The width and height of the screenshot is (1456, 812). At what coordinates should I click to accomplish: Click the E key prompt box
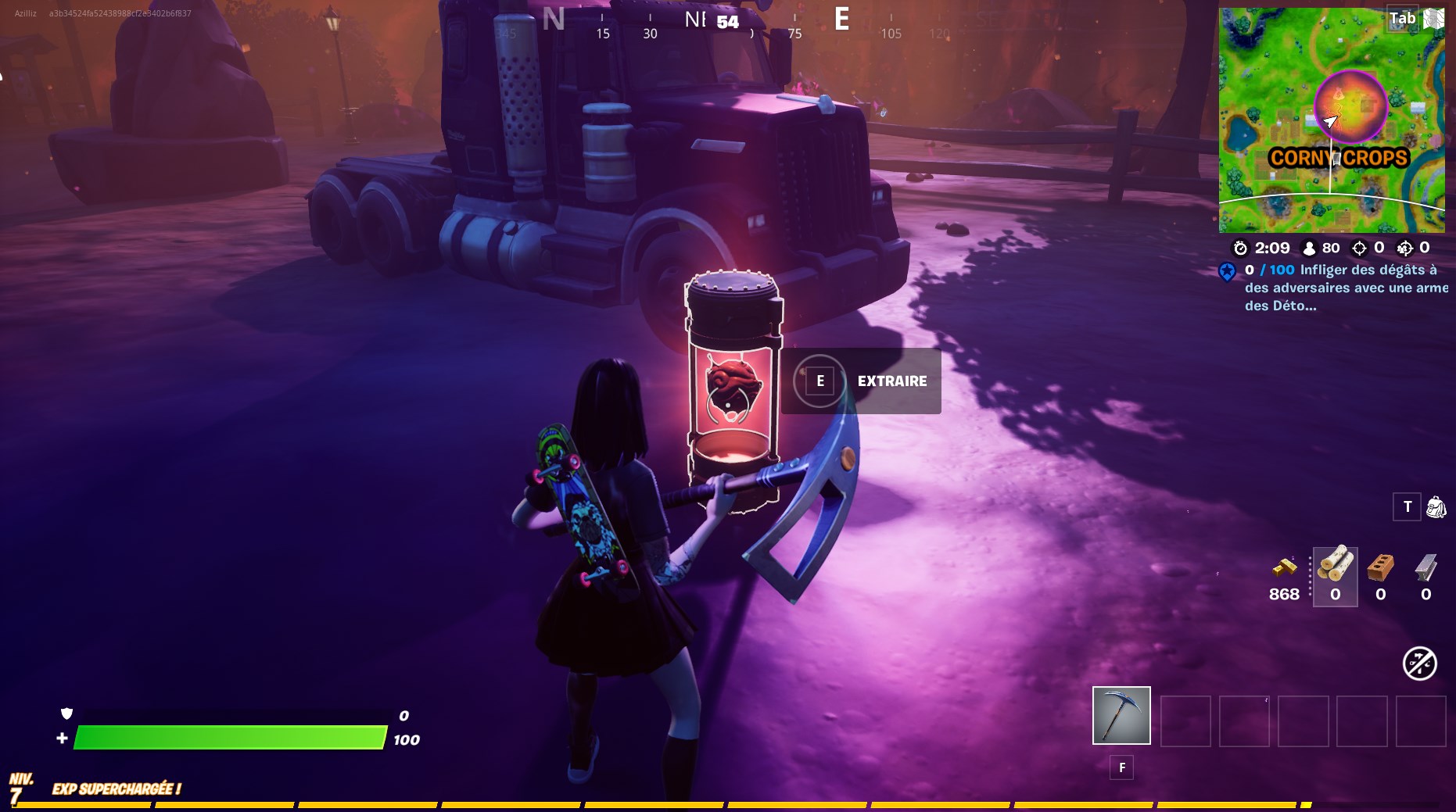819,381
